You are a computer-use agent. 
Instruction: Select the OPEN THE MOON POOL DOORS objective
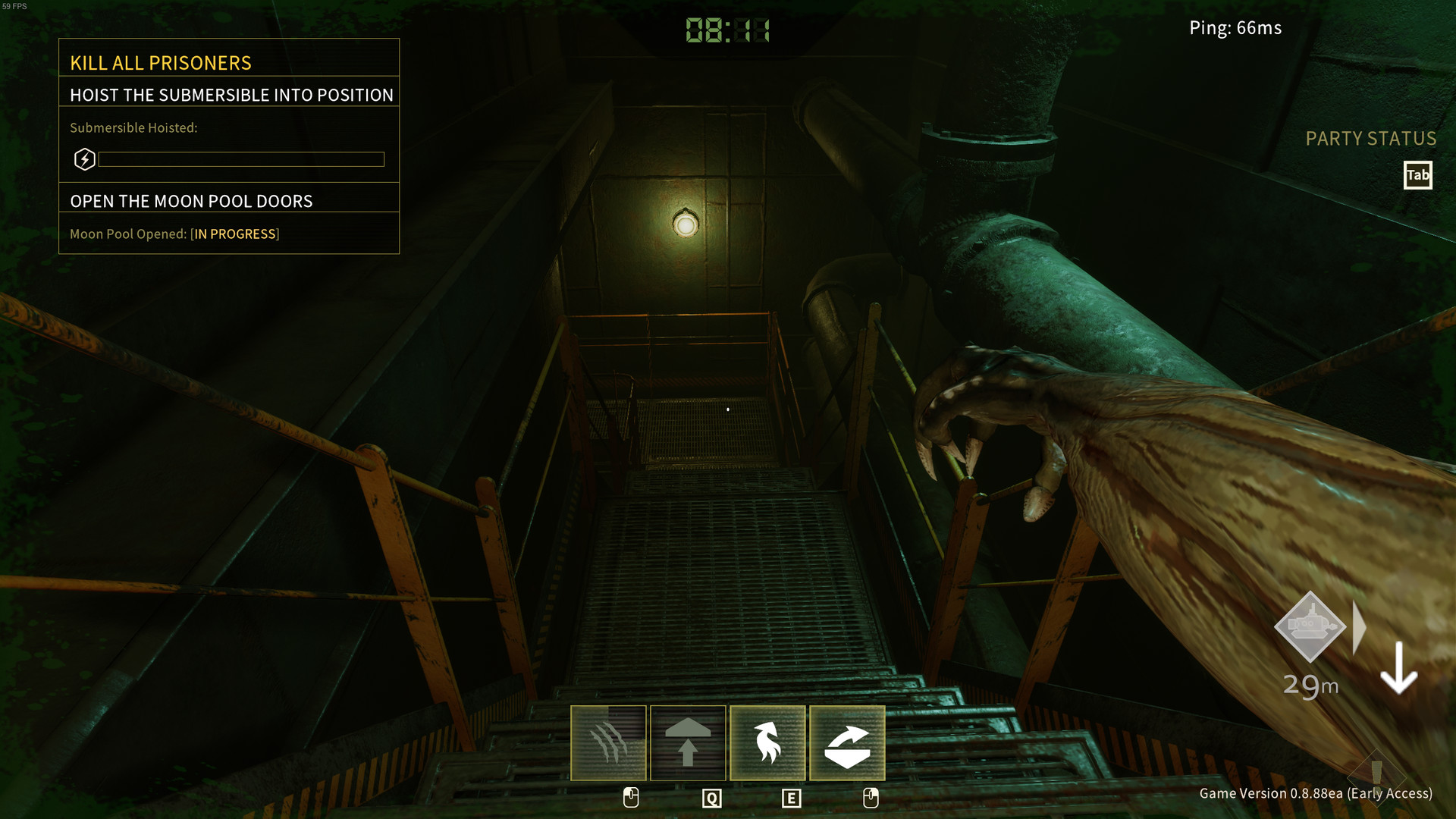(x=192, y=201)
